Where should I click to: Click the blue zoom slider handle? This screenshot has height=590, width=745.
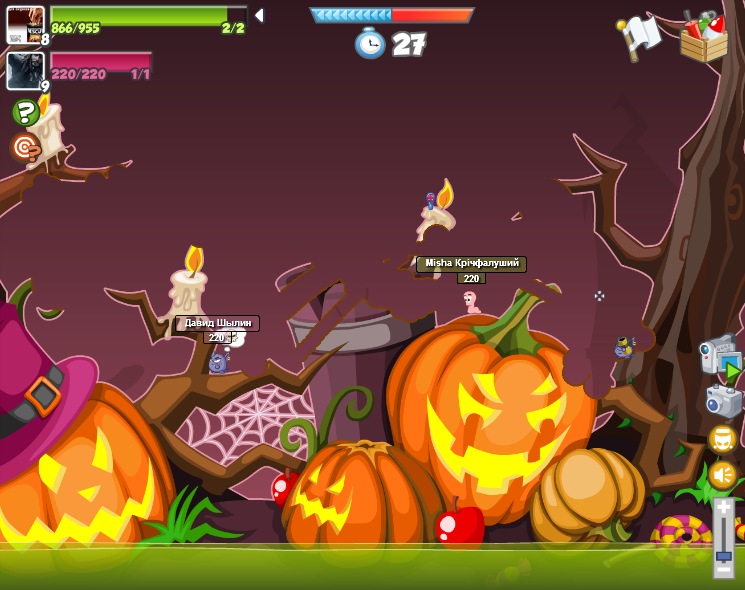coord(723,555)
